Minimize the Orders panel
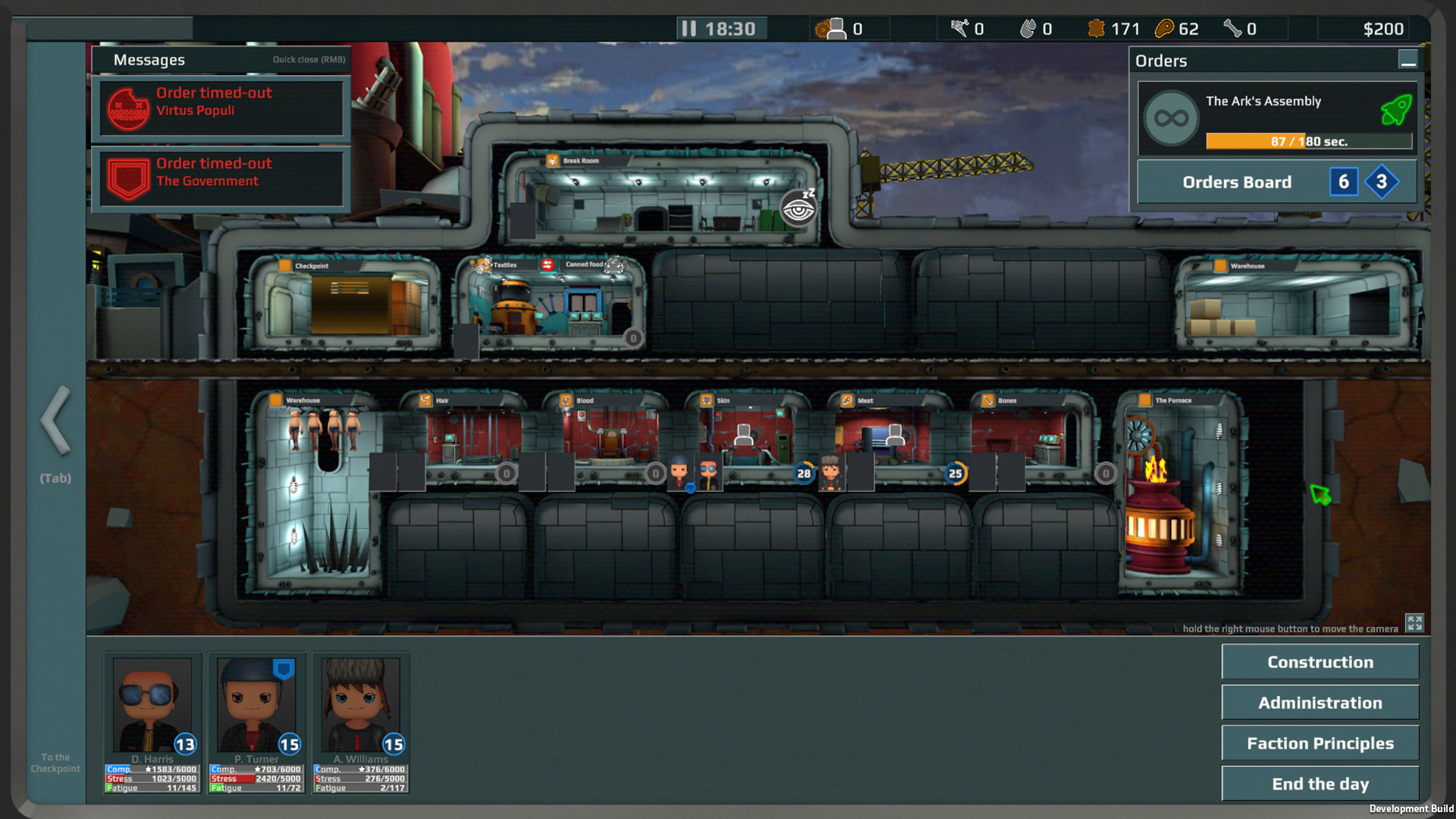This screenshot has width=1456, height=819. (x=1407, y=60)
